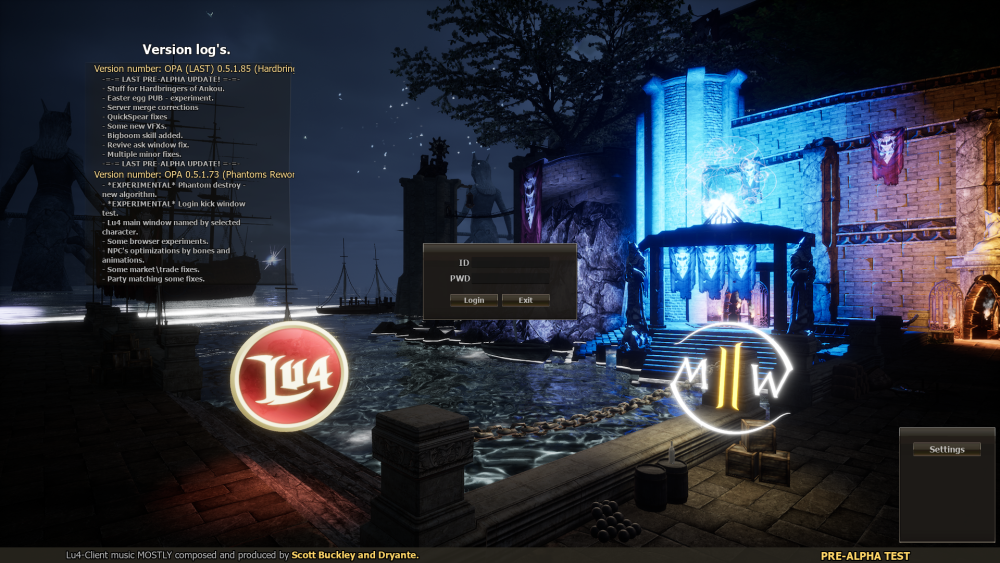Viewport: 1000px width, 563px height.
Task: Click the ID input field
Action: point(510,263)
